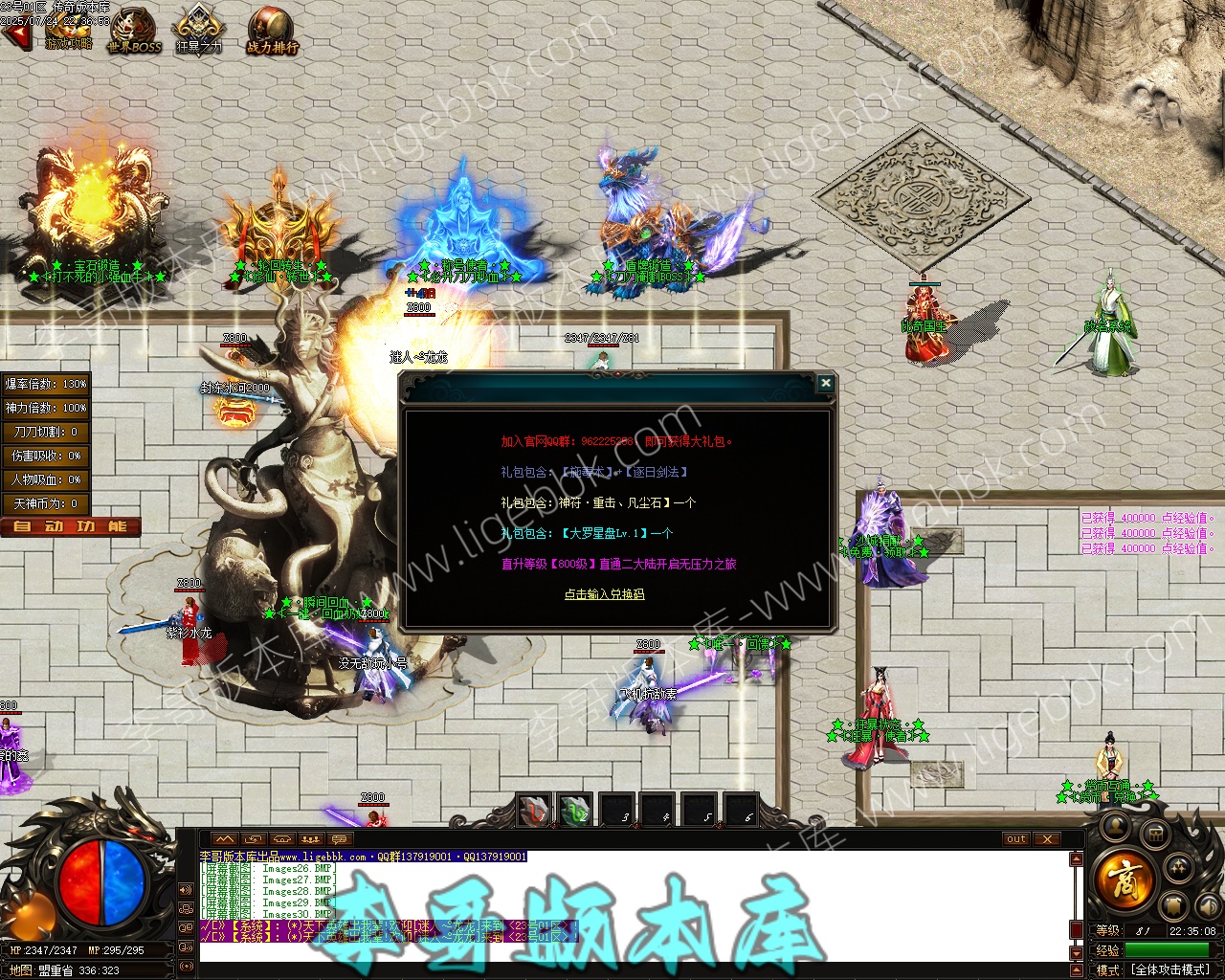
Task: Click the 全体攻击模式 attack mode label
Action: pos(1171,969)
